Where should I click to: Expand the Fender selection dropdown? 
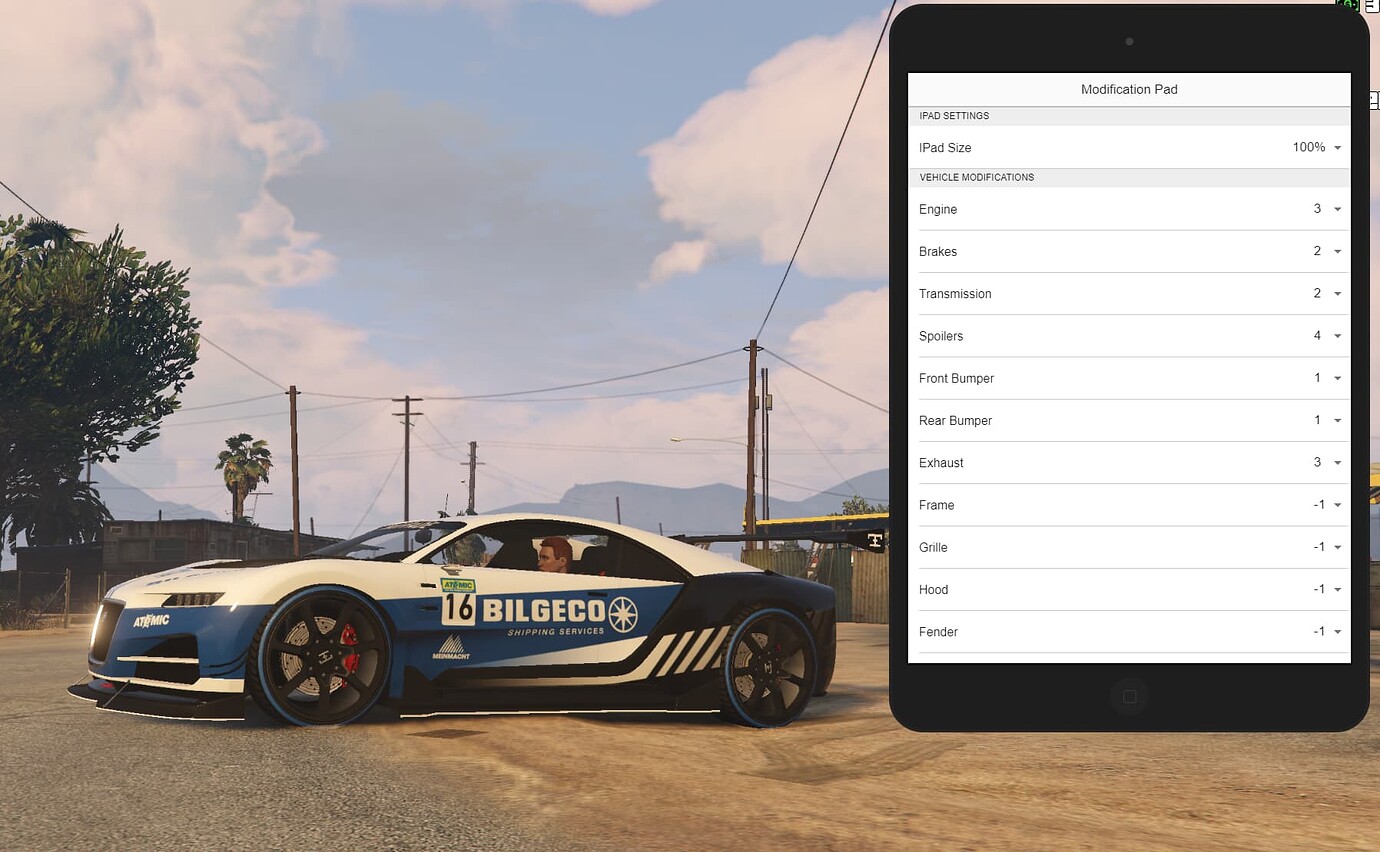(1336, 631)
